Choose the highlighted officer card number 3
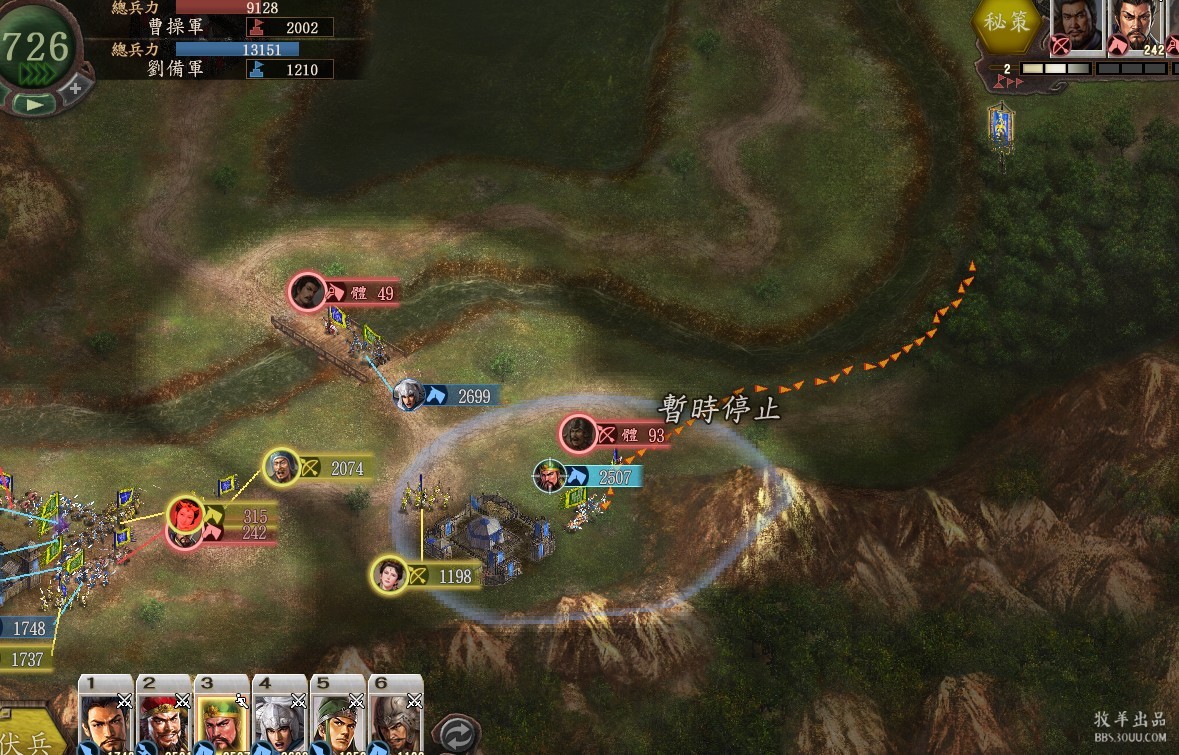 (x=222, y=716)
